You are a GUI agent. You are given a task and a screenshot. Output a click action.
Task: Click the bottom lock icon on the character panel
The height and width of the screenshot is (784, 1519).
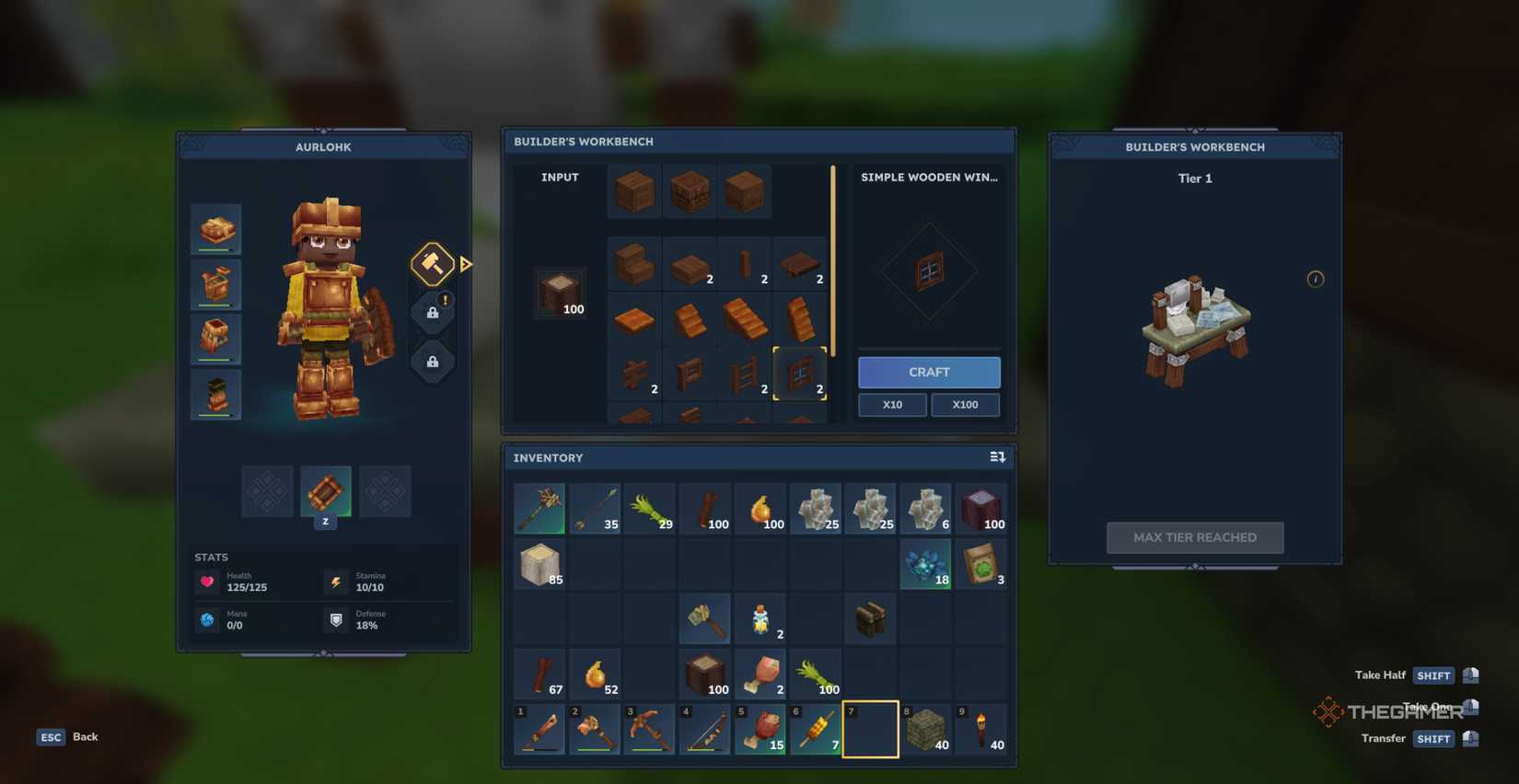click(x=432, y=361)
